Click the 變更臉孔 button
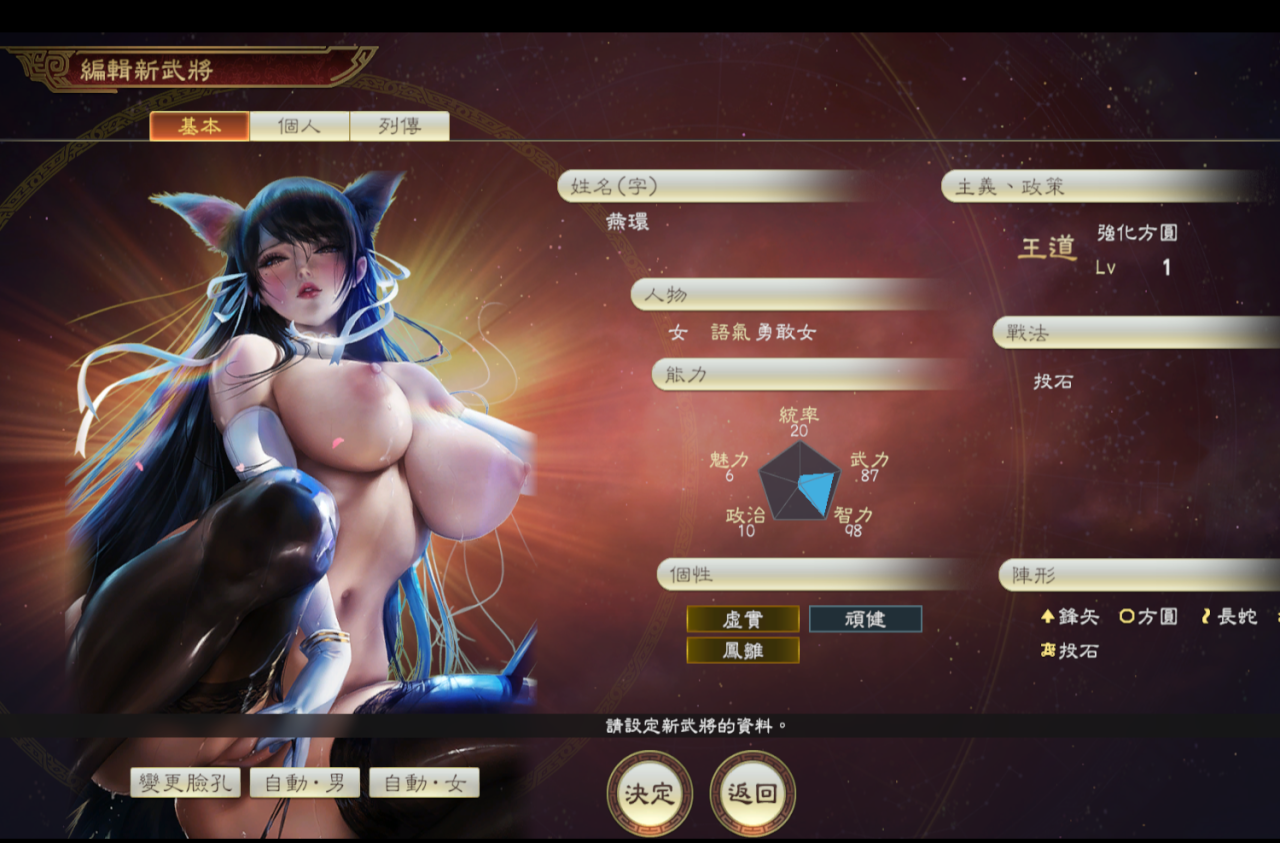This screenshot has width=1280, height=843. (x=185, y=783)
